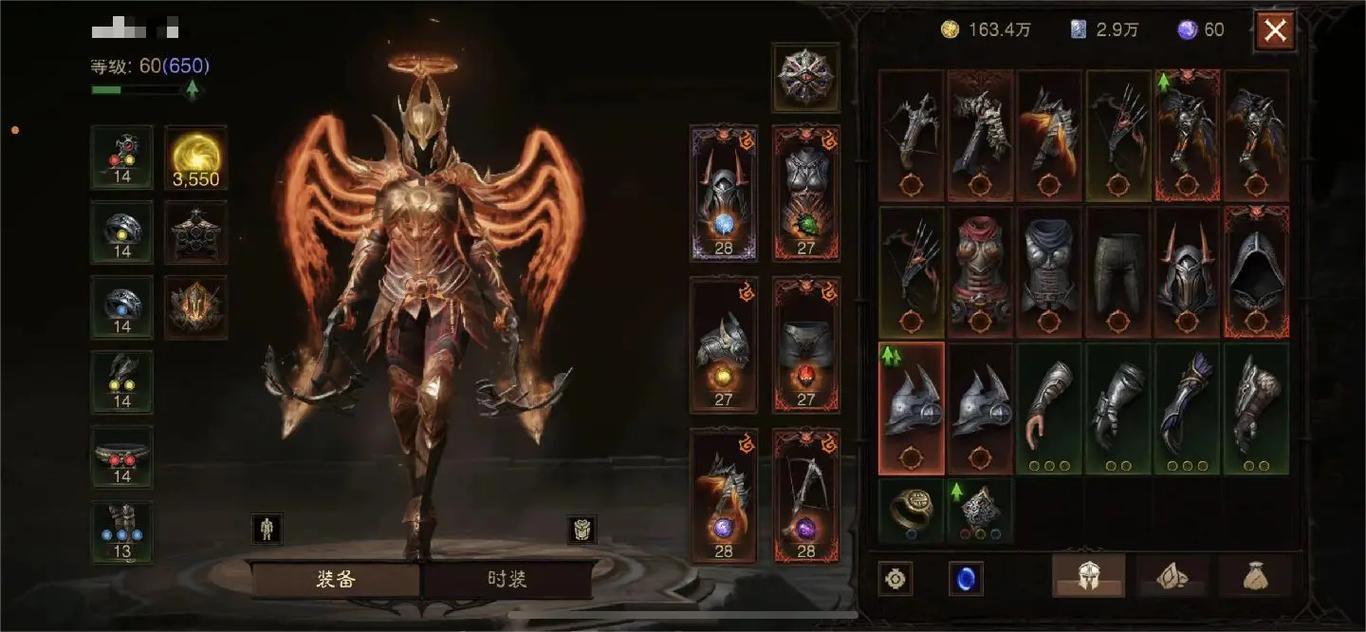
Task: Inspect the equipped shoulder armor slot
Action: 723,345
